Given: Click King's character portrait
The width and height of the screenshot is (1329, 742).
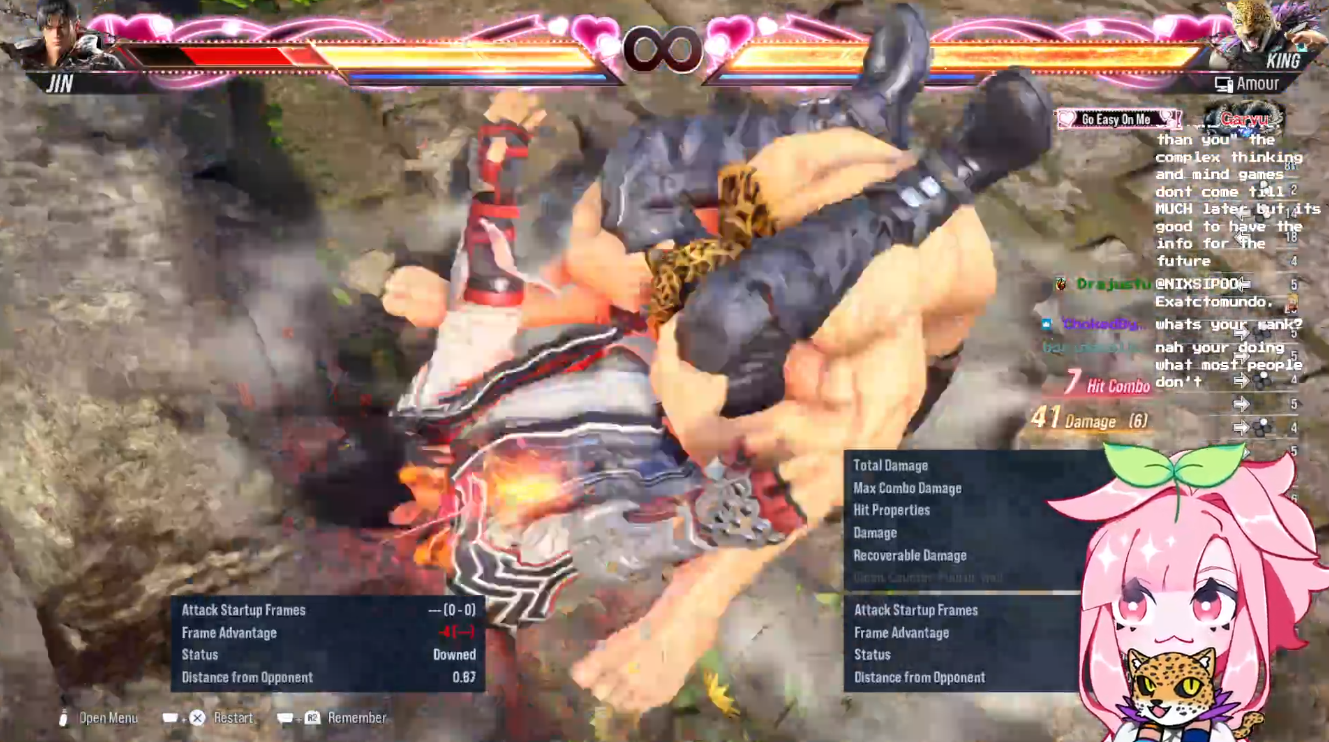Looking at the screenshot, I should tap(1266, 33).
